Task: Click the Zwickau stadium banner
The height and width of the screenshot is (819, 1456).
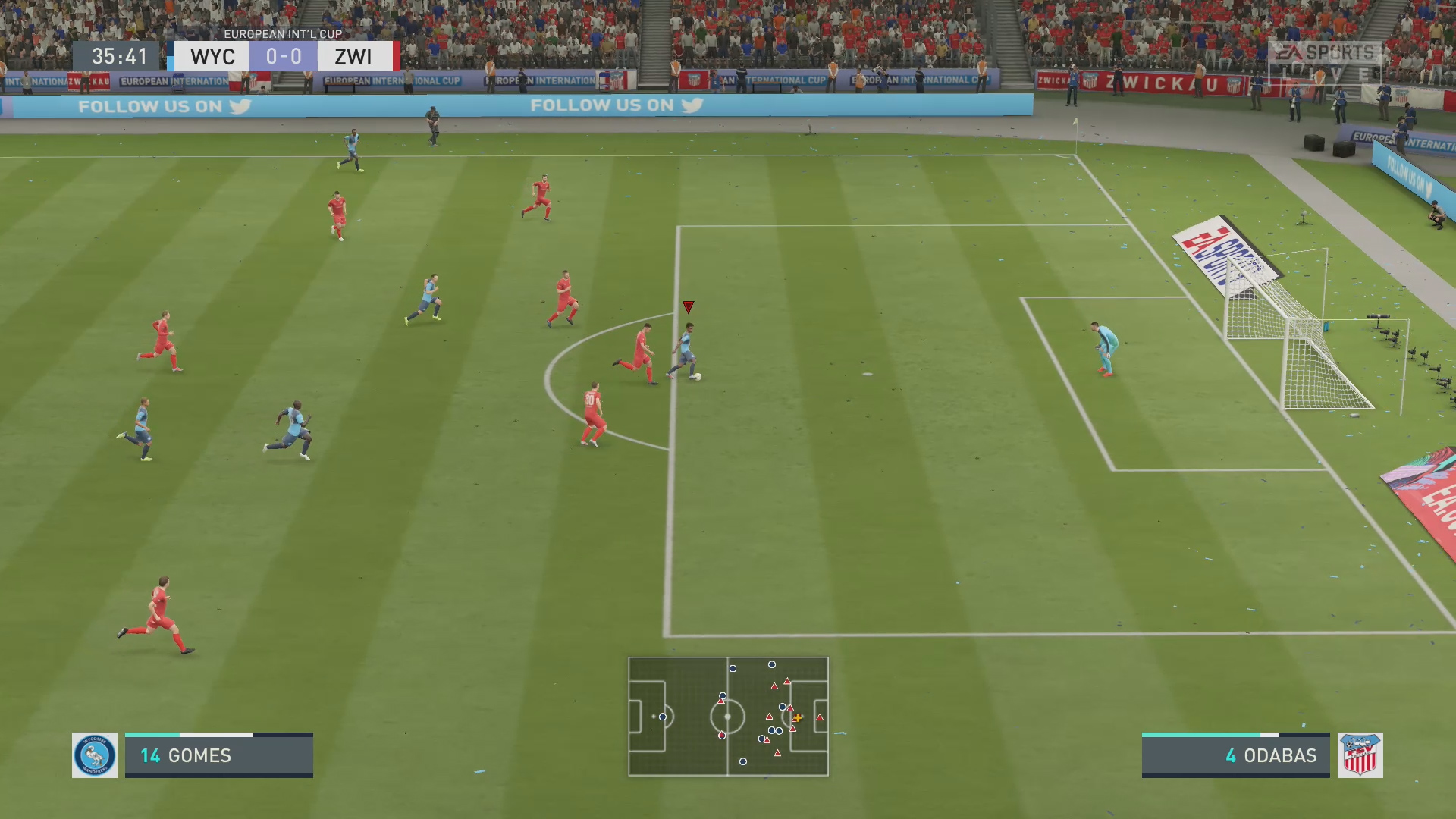Action: tap(1160, 82)
